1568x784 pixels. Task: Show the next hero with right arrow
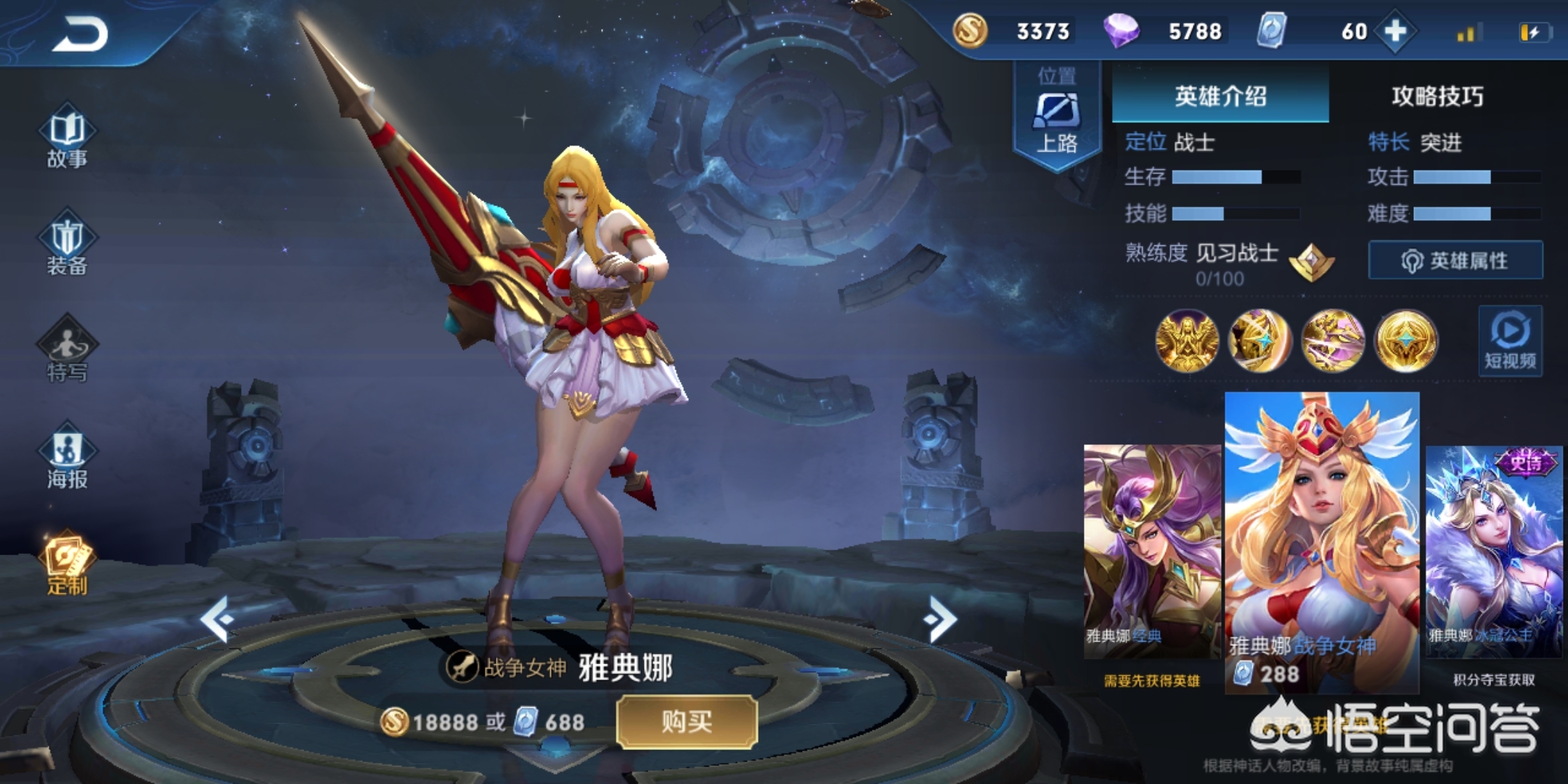click(x=941, y=618)
